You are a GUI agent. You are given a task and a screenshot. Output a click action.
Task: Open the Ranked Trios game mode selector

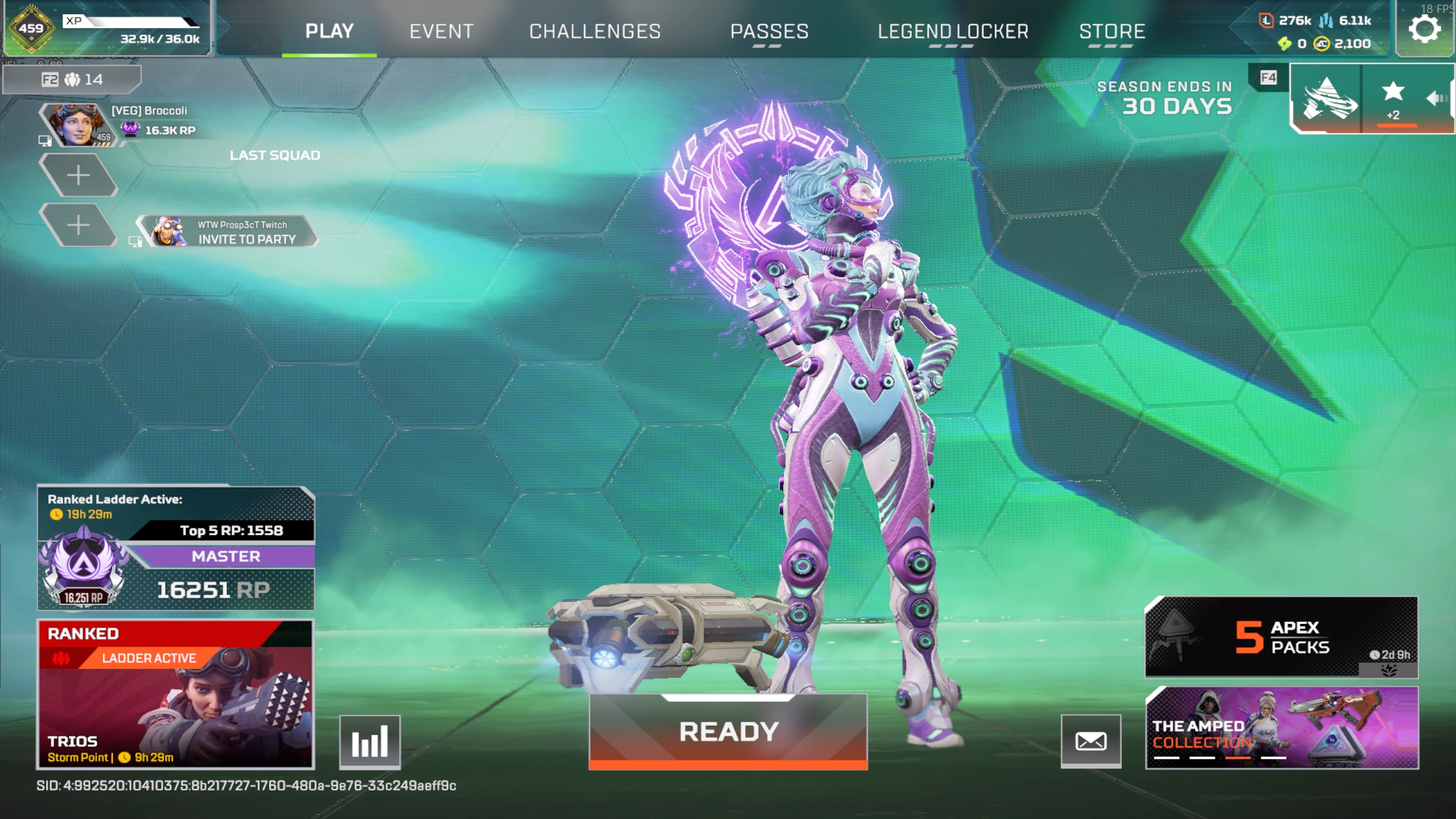tap(175, 694)
